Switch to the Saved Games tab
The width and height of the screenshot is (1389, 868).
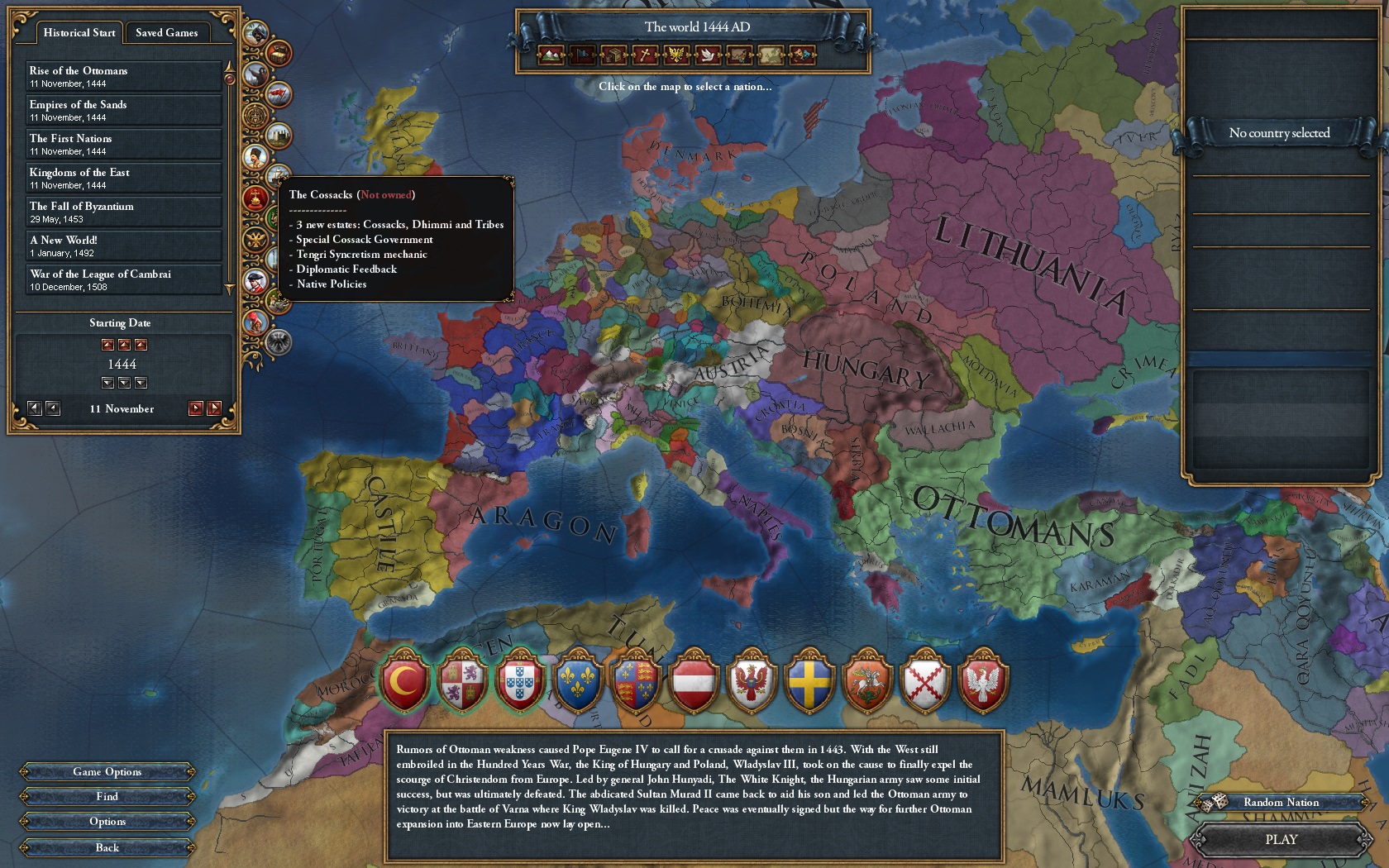pyautogui.click(x=167, y=33)
